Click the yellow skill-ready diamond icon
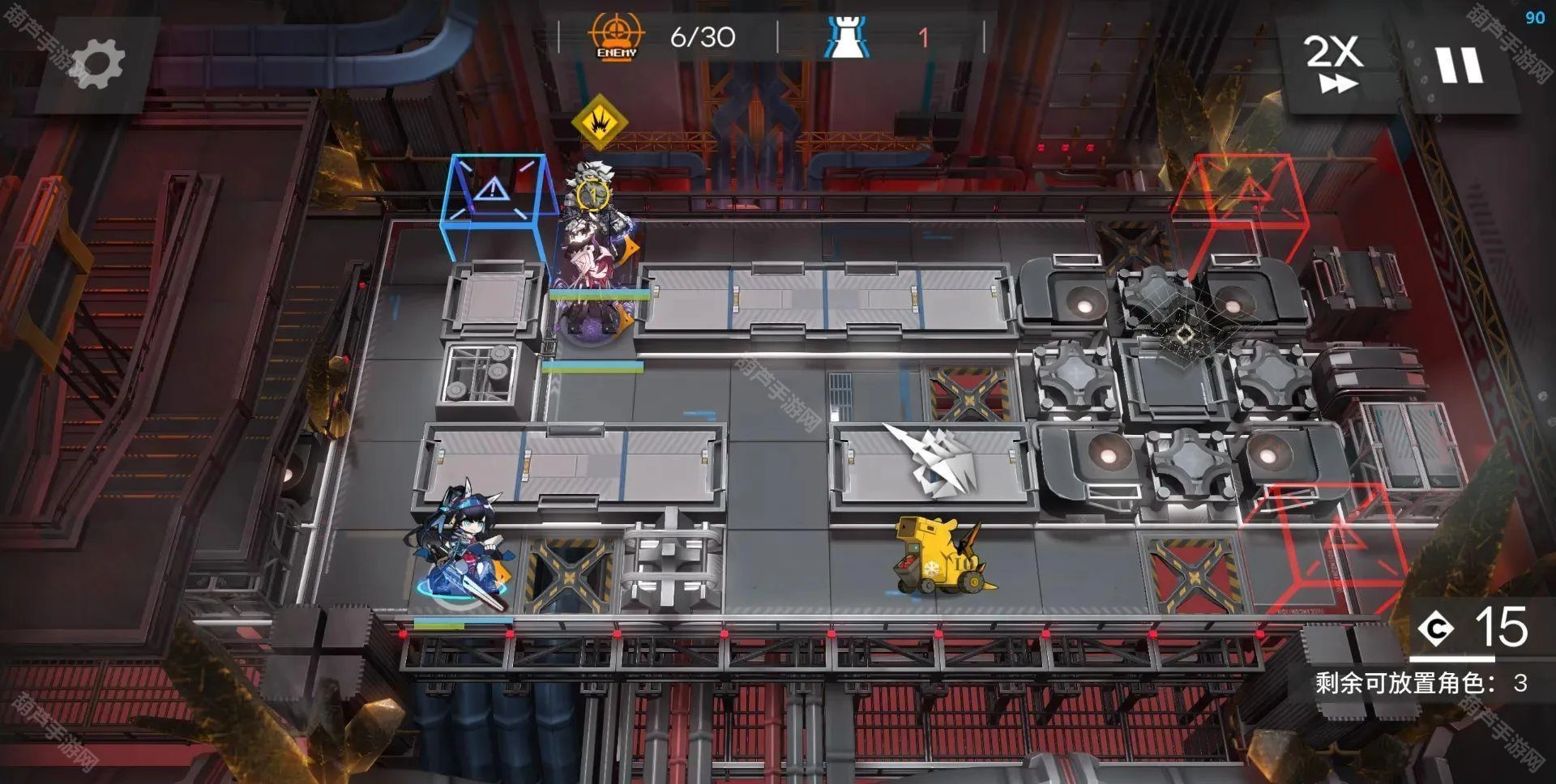1556x784 pixels. tap(600, 121)
